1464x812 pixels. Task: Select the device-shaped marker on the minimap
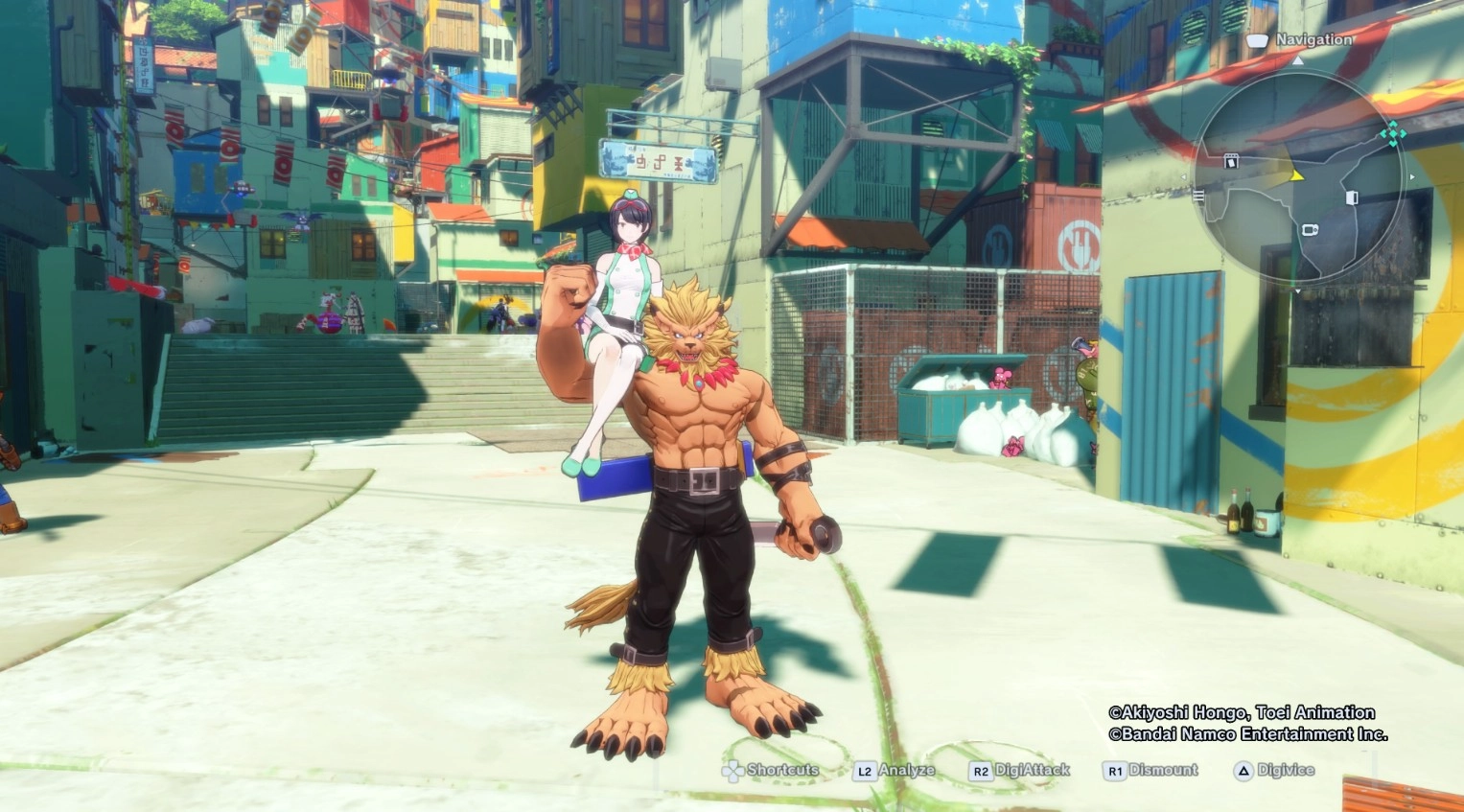point(1310,230)
